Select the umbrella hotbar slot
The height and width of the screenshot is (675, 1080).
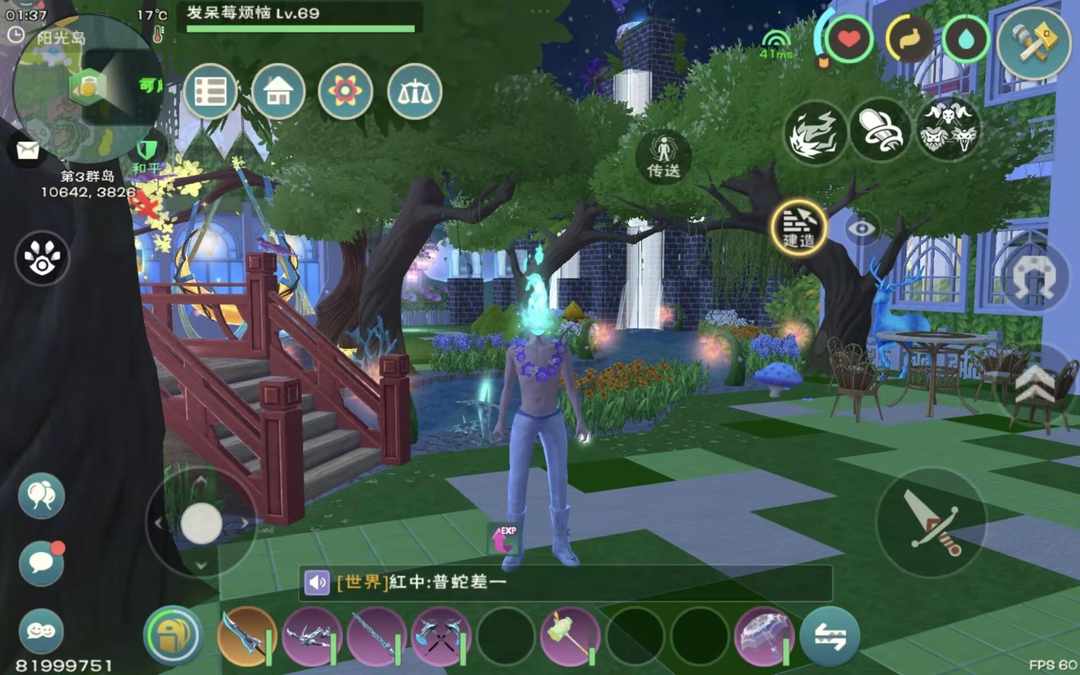[x=764, y=636]
